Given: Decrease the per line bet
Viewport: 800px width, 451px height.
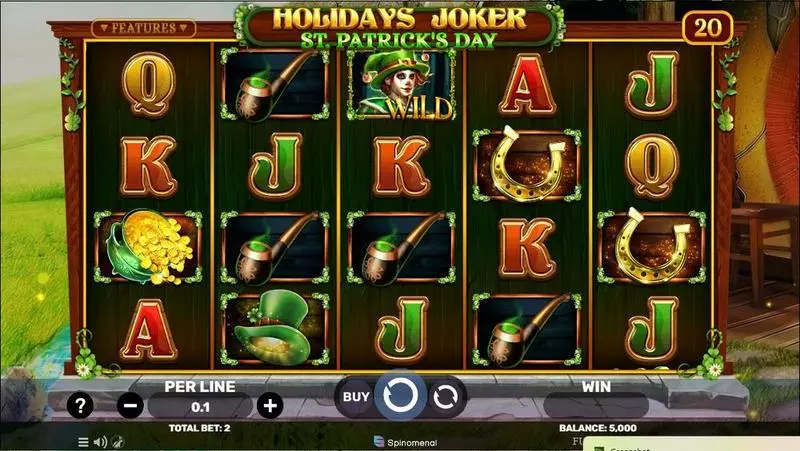Looking at the screenshot, I should click(130, 406).
